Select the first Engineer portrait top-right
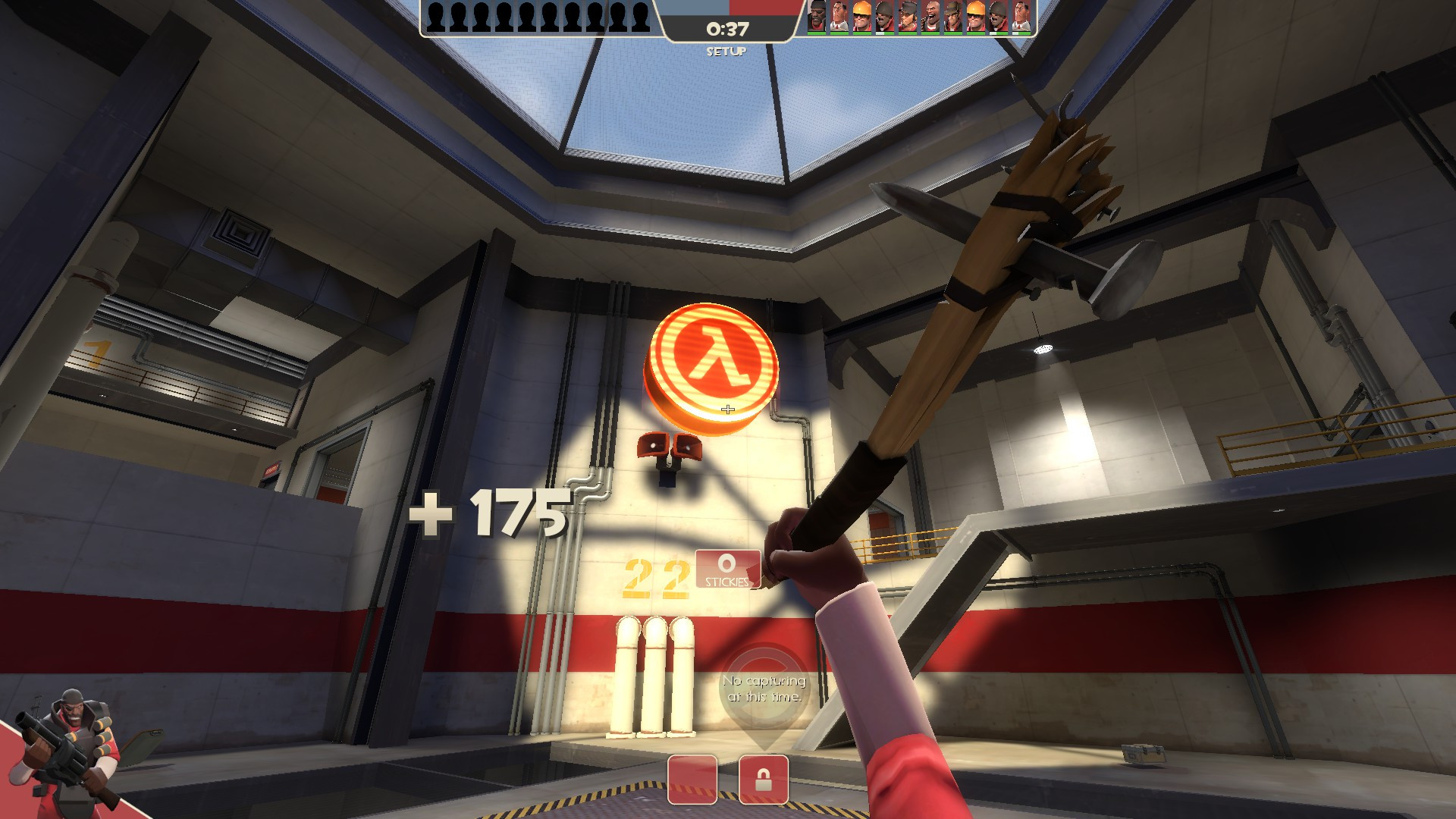 click(861, 17)
